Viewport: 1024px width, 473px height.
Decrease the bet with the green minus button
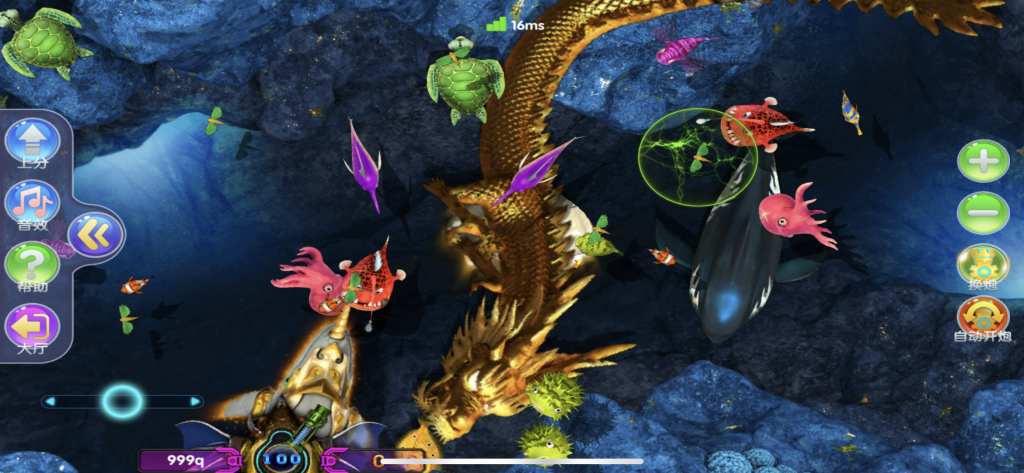point(983,213)
